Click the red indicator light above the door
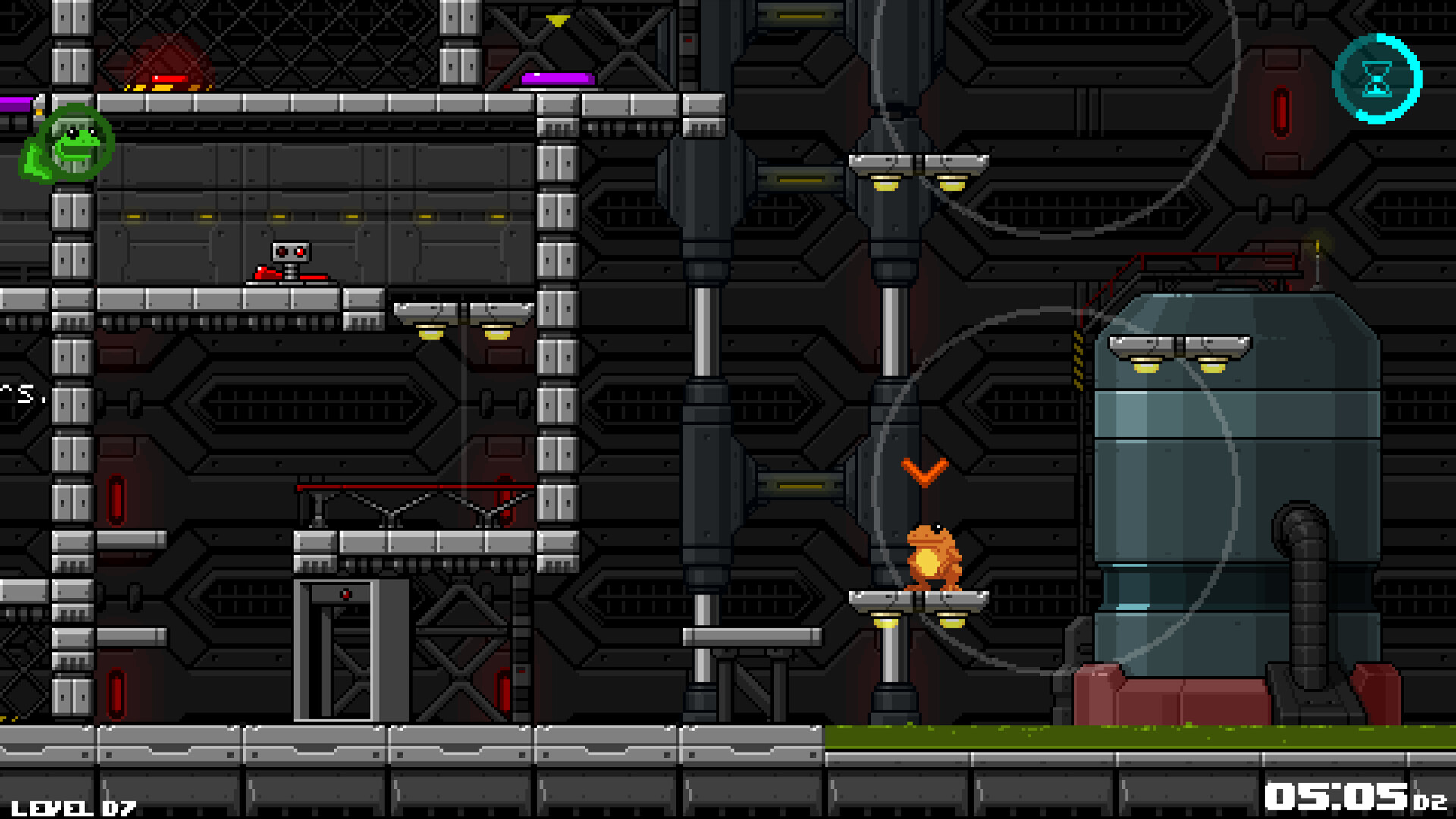 (346, 594)
